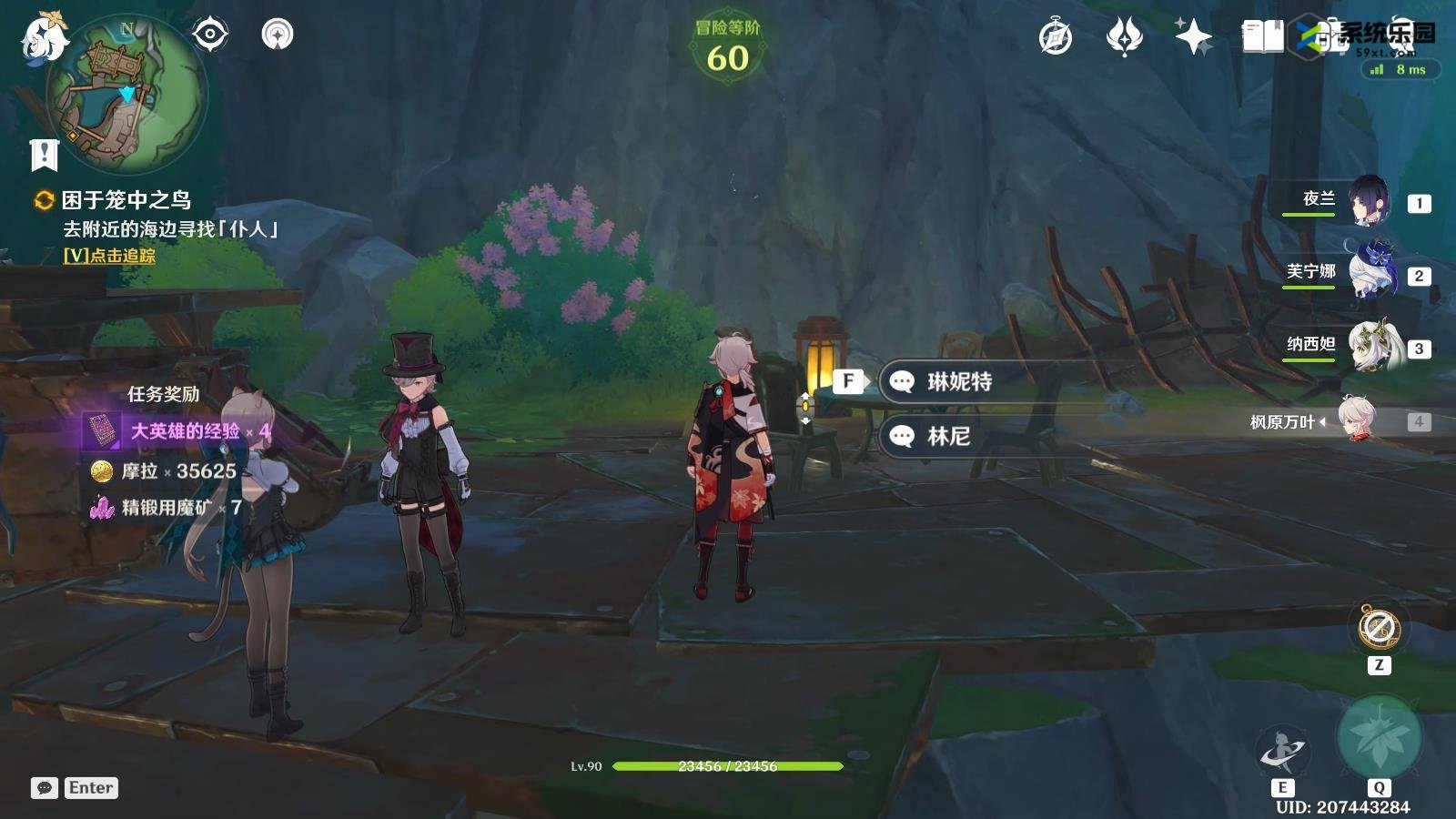Activate Kazuha's elemental burst

point(1379,738)
